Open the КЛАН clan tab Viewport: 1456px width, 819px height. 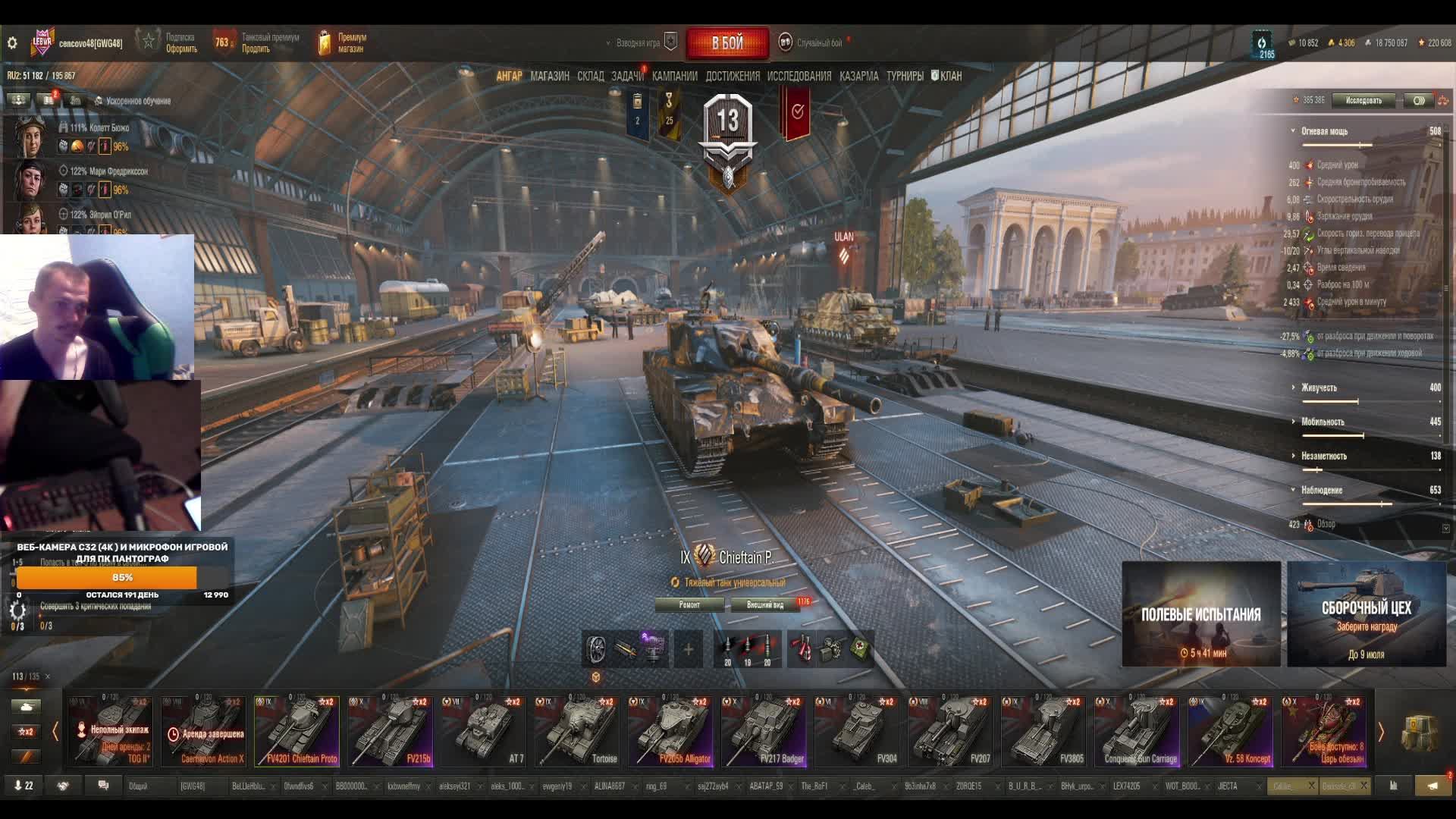tap(947, 76)
